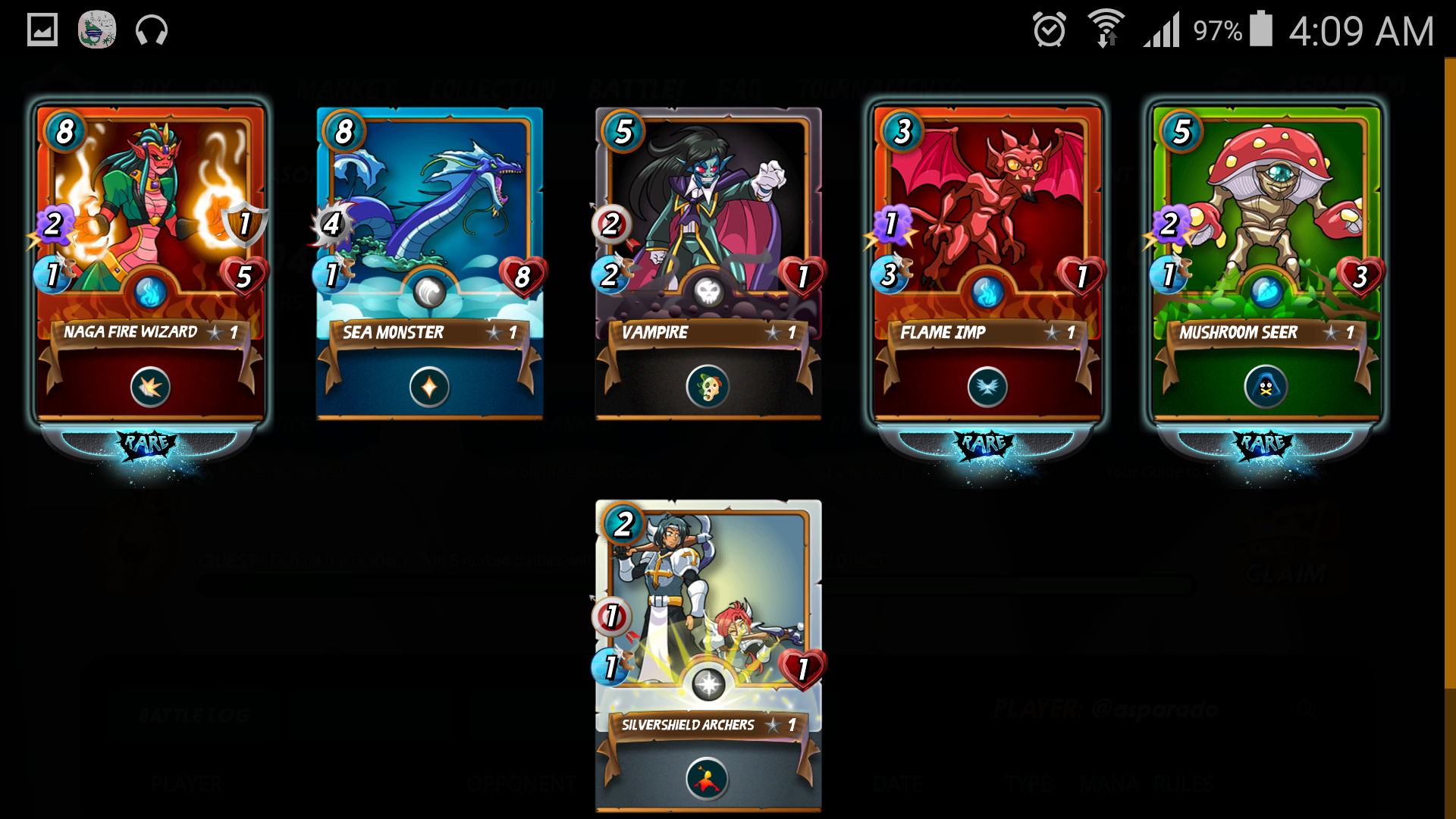Tap the Mushroom Seer silence ability icon

(1266, 388)
